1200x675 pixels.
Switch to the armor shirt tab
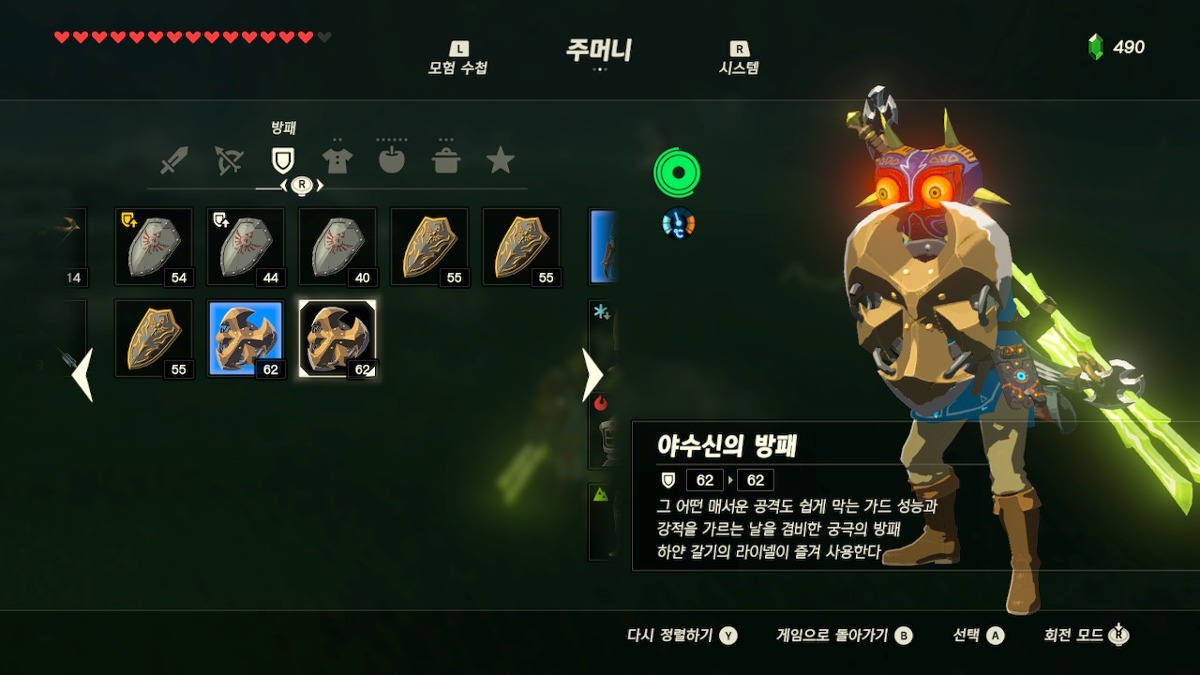pyautogui.click(x=337, y=160)
